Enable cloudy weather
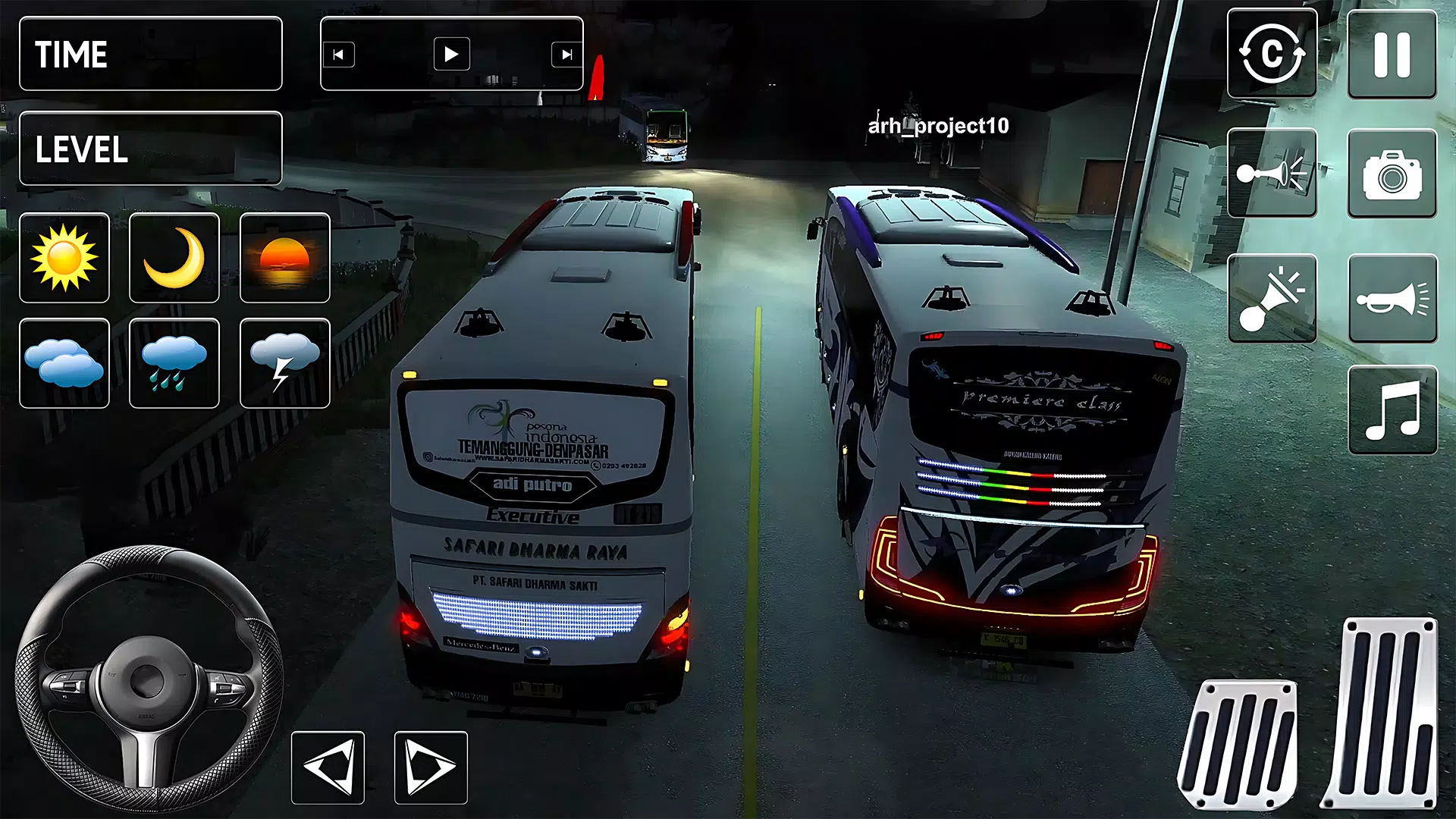 pos(64,362)
